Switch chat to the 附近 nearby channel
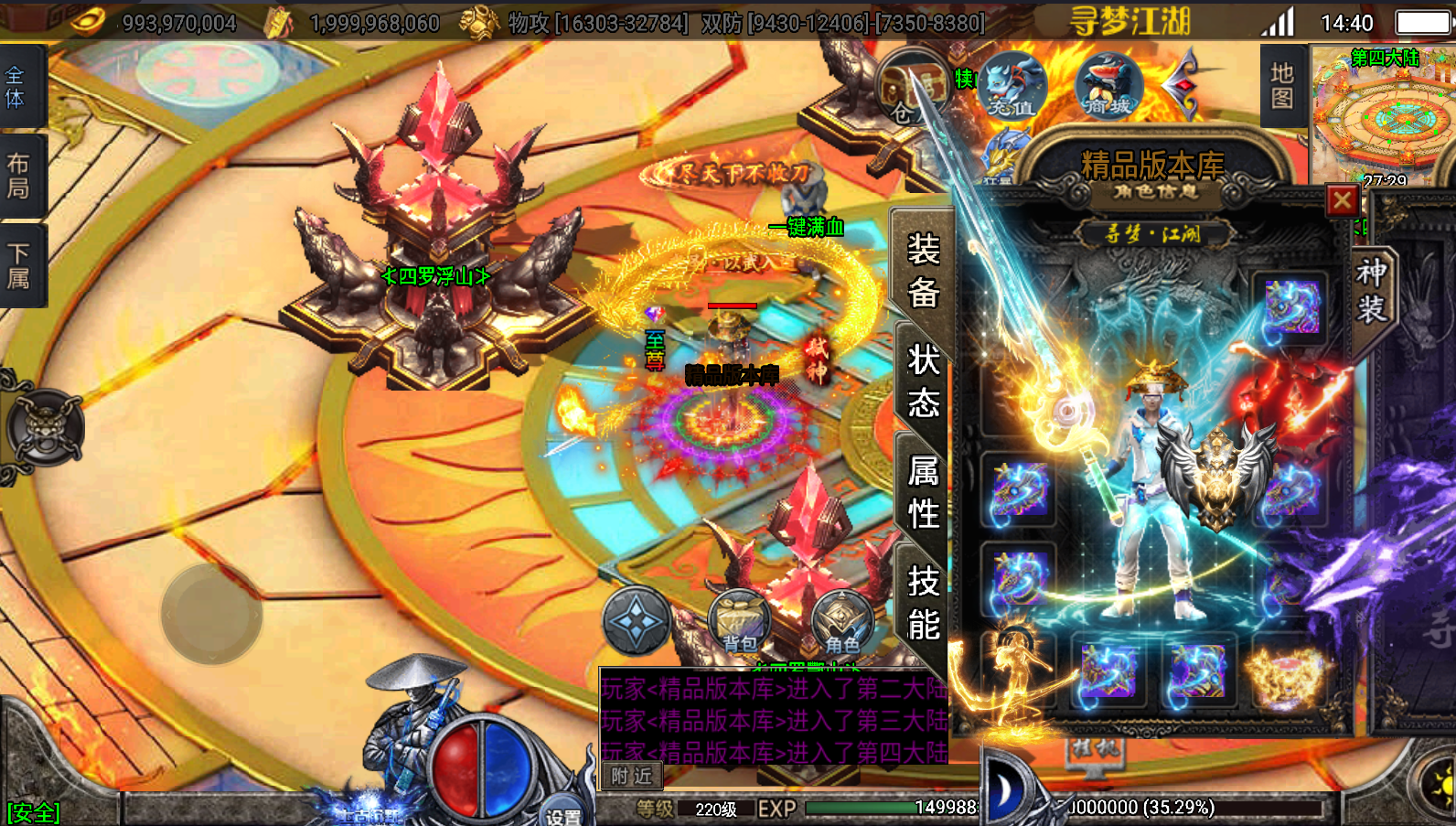The image size is (1456, 826). tap(632, 776)
